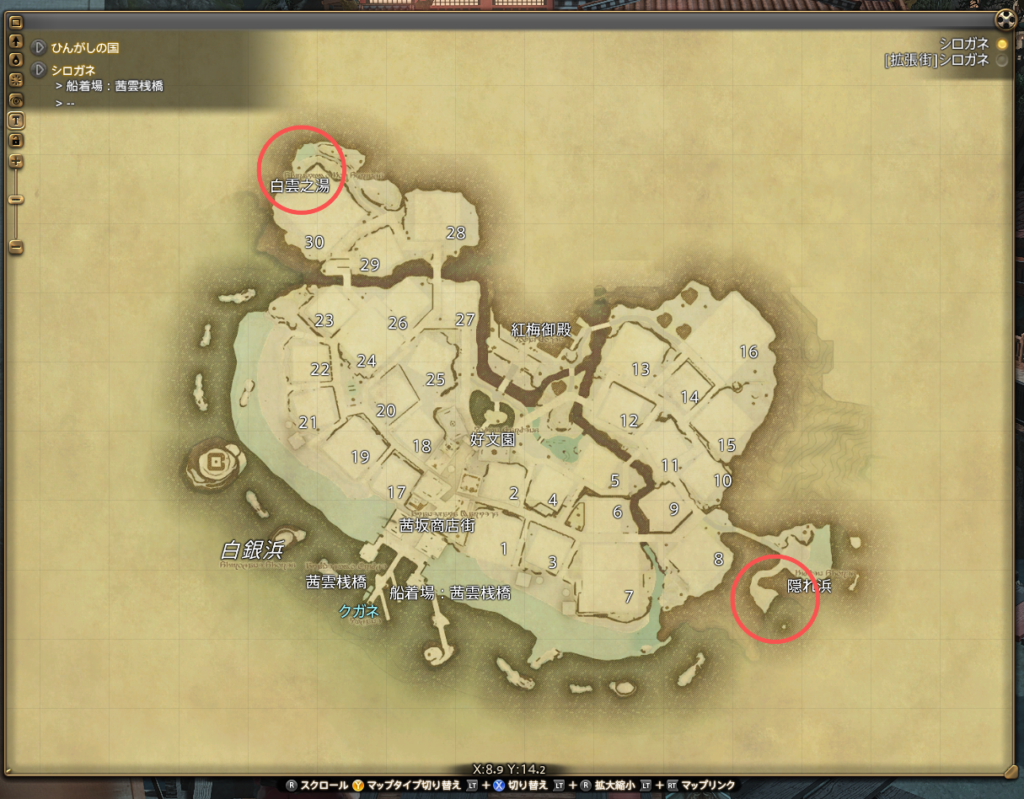Open the ひんがしの国 region dropdown
The image size is (1024, 799).
pyautogui.click(x=39, y=47)
